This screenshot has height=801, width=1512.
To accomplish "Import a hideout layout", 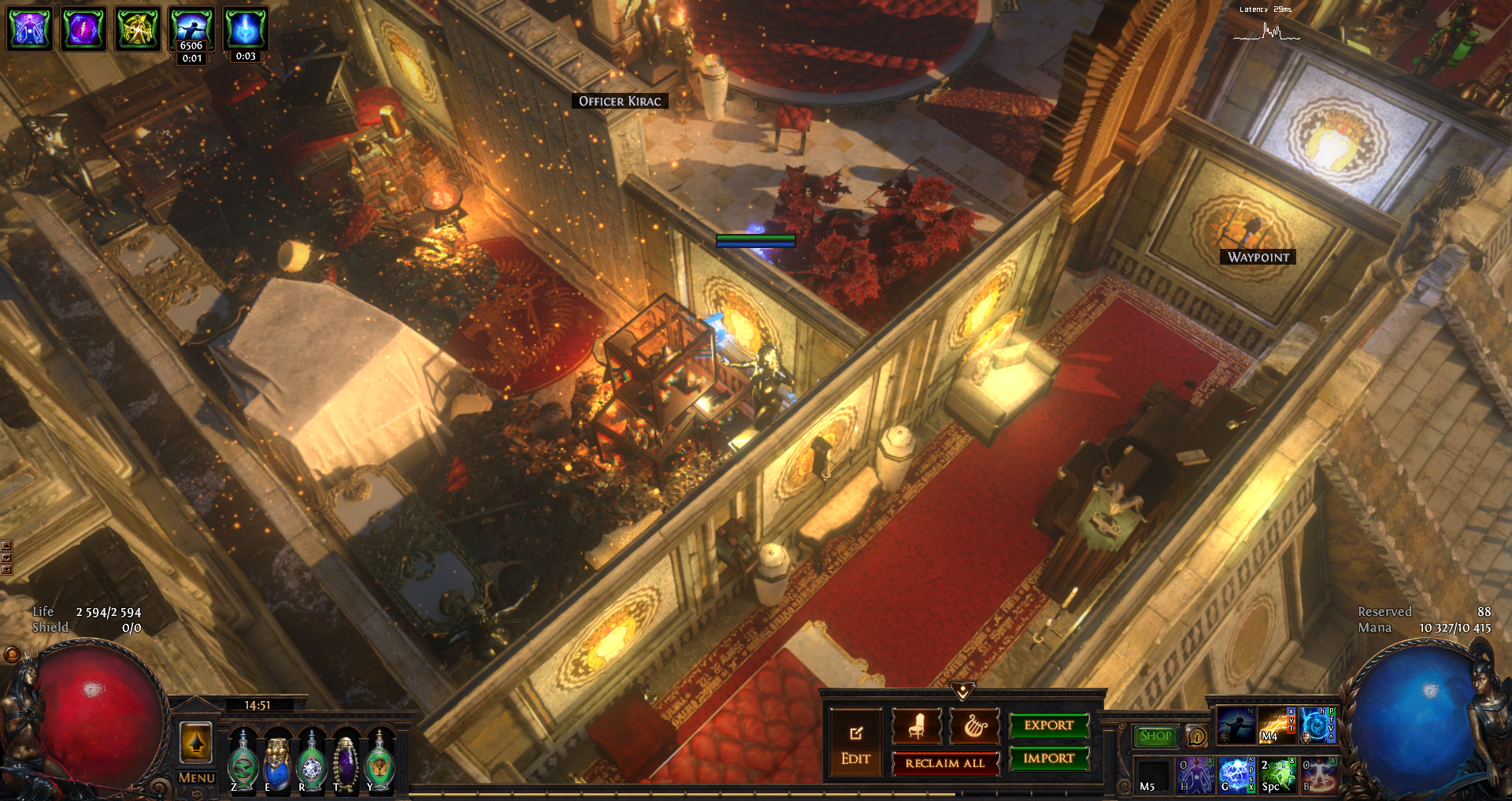I will coord(1048,758).
